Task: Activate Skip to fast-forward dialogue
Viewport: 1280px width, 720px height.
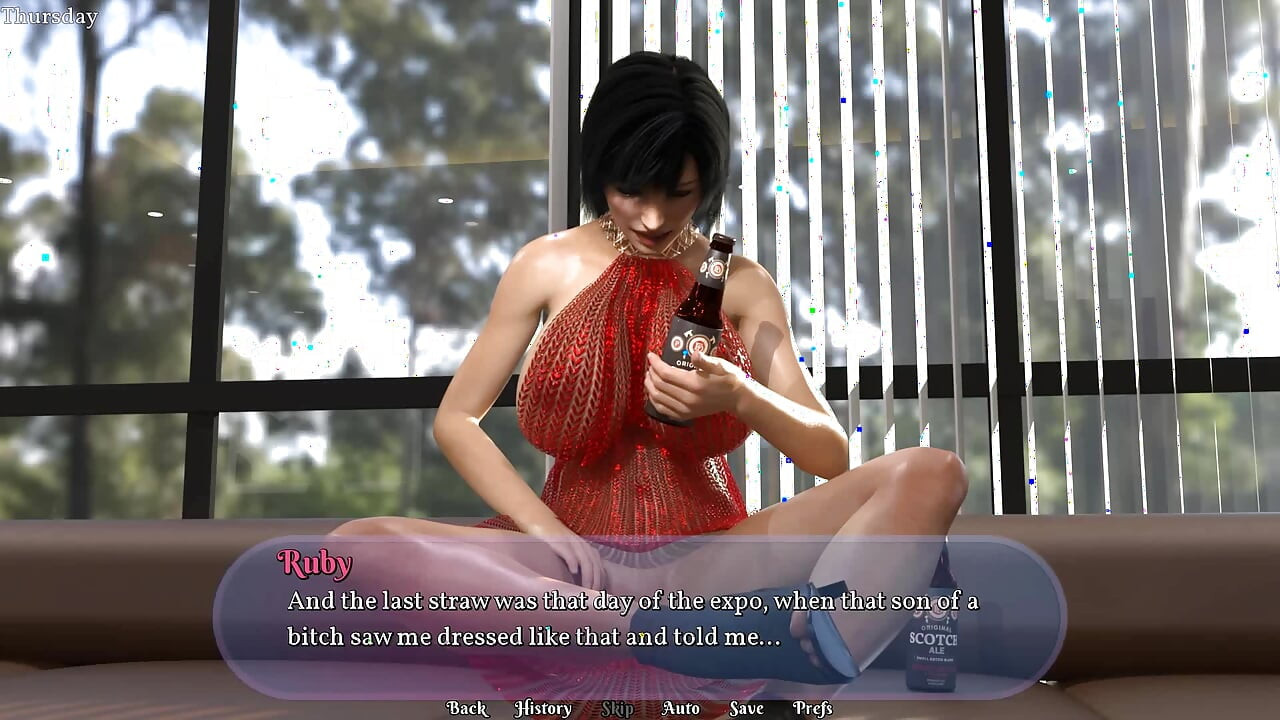Action: (617, 708)
